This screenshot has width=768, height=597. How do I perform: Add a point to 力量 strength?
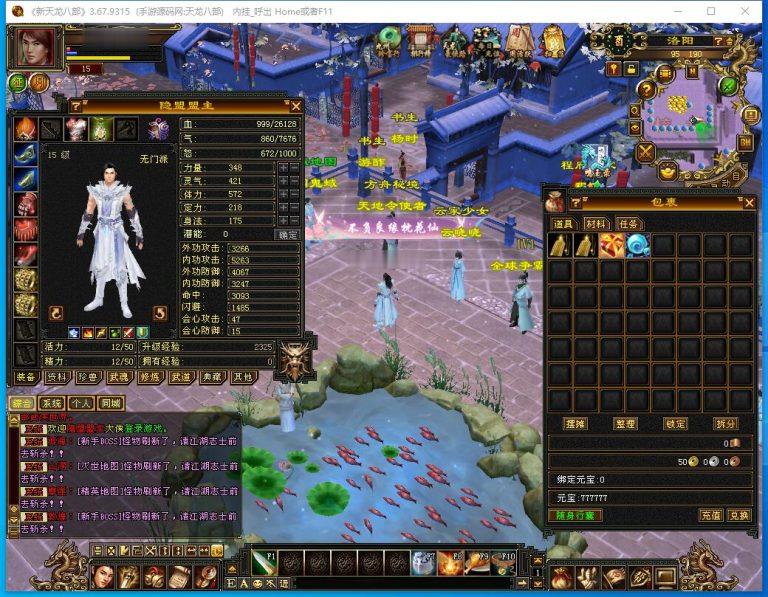283,168
